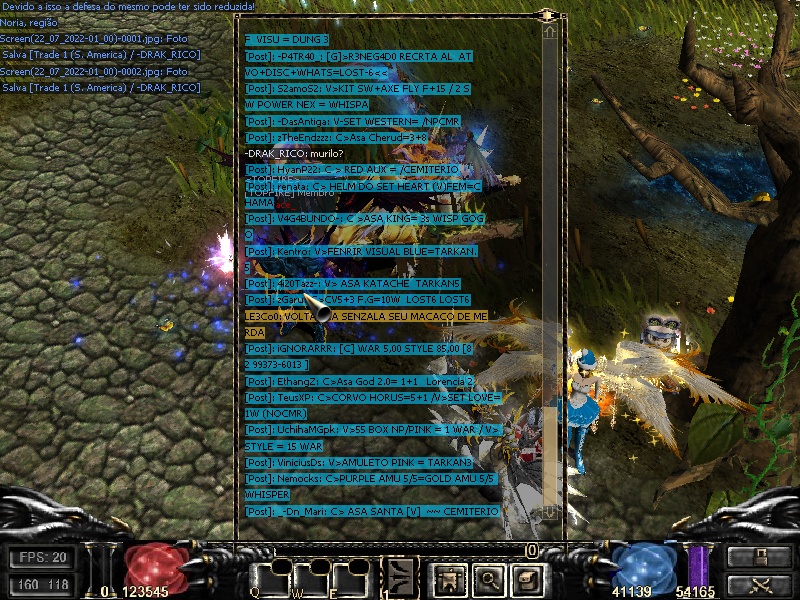Screen dimensions: 800x600
Task: Click the chat log scroll-up arrow
Action: (550, 32)
